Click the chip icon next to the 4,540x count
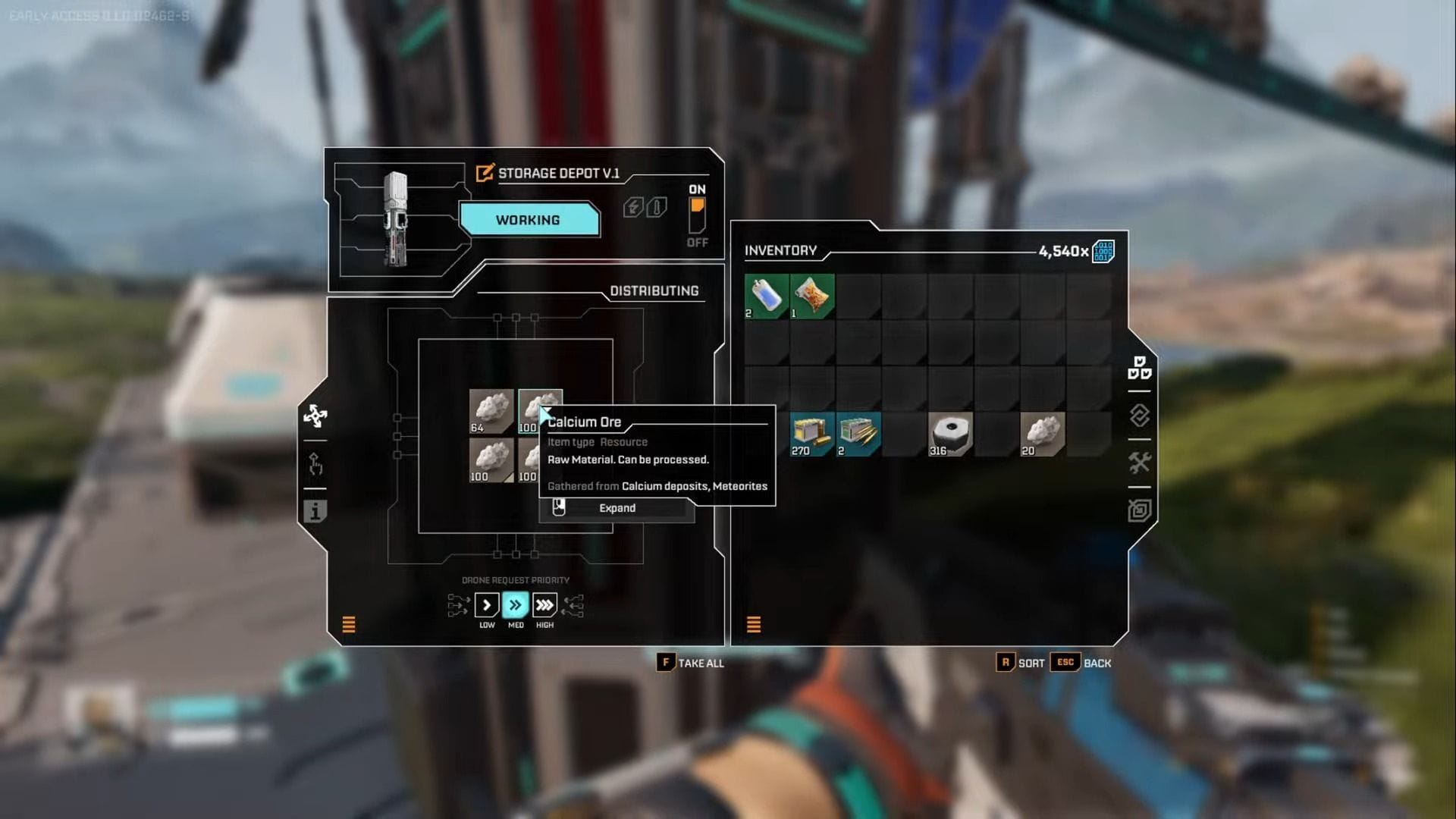 1103,250
